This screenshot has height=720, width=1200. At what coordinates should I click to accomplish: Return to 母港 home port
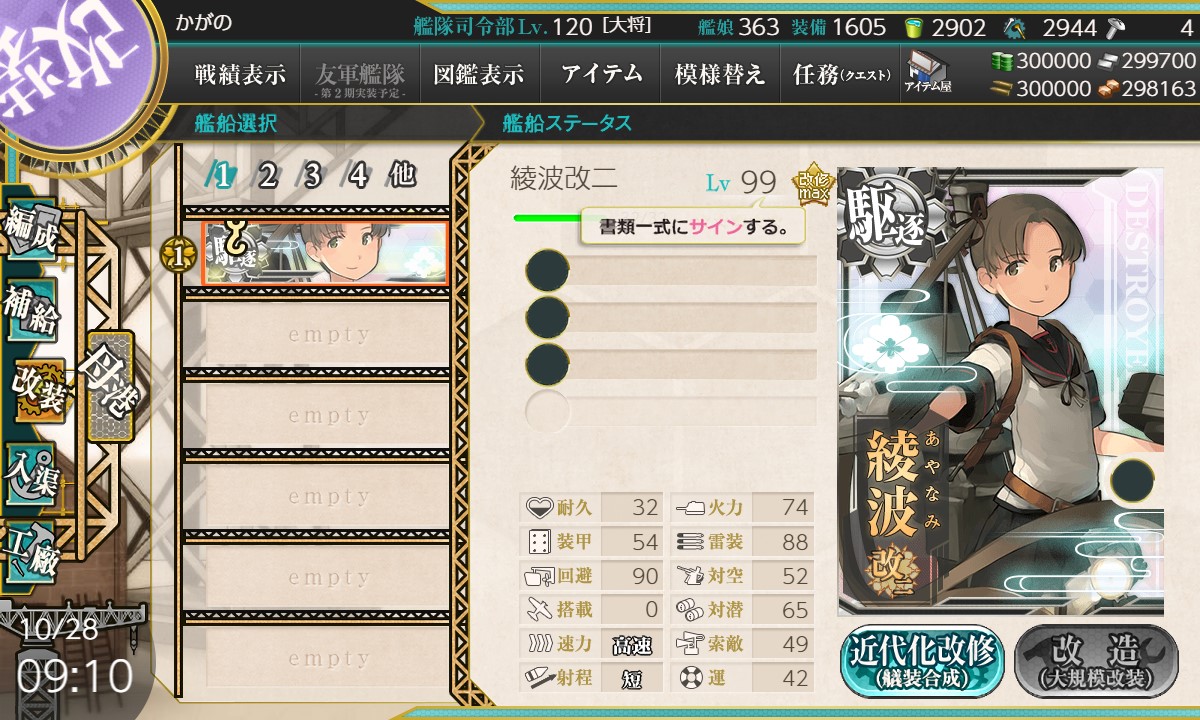110,384
